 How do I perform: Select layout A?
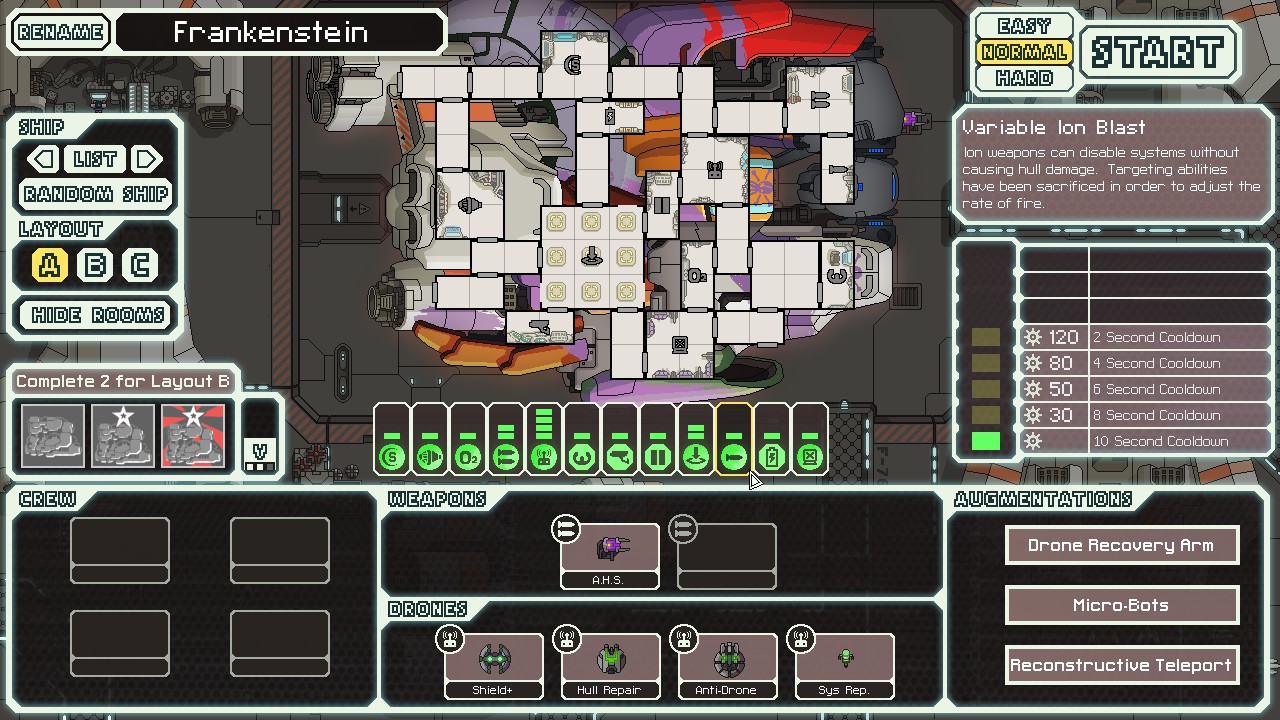tap(50, 265)
